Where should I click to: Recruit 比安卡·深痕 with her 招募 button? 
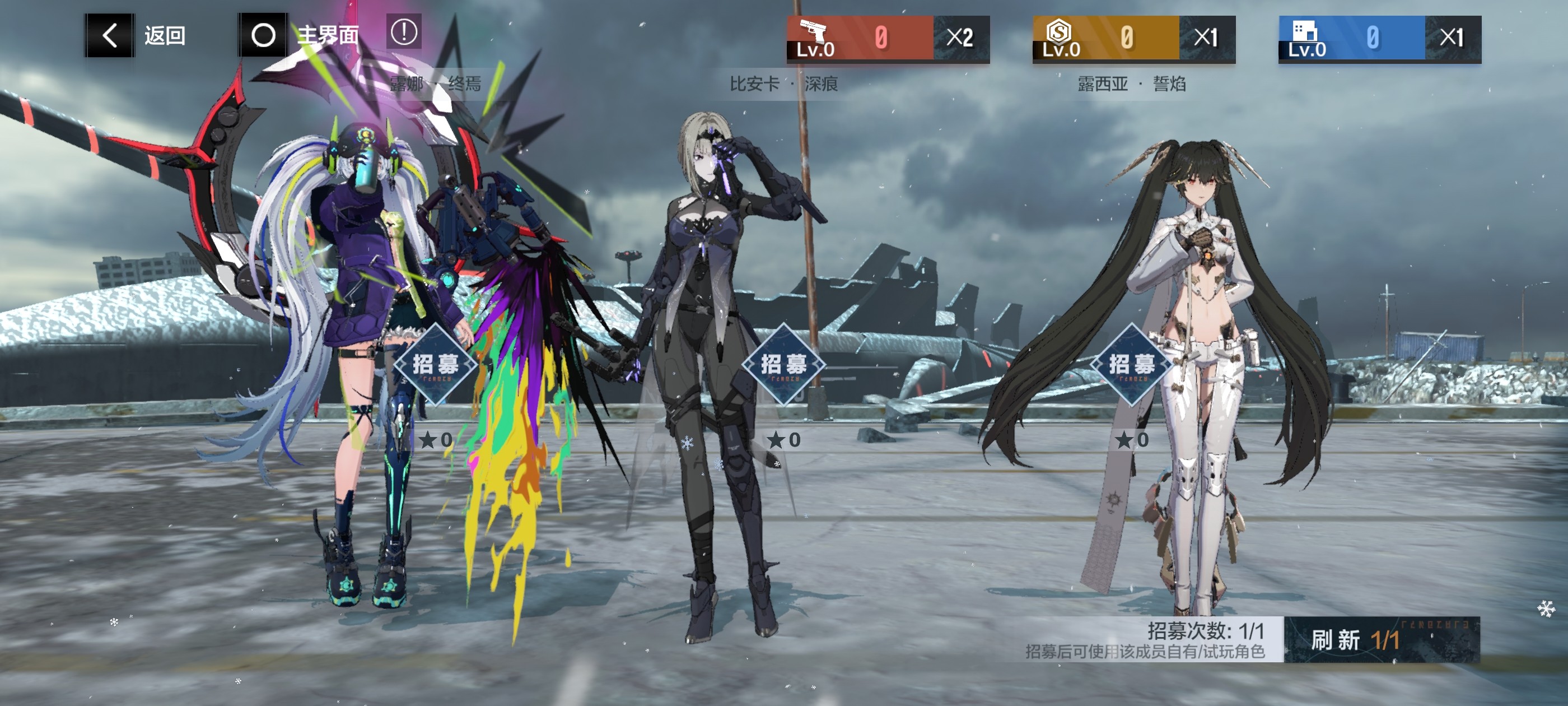(x=783, y=365)
